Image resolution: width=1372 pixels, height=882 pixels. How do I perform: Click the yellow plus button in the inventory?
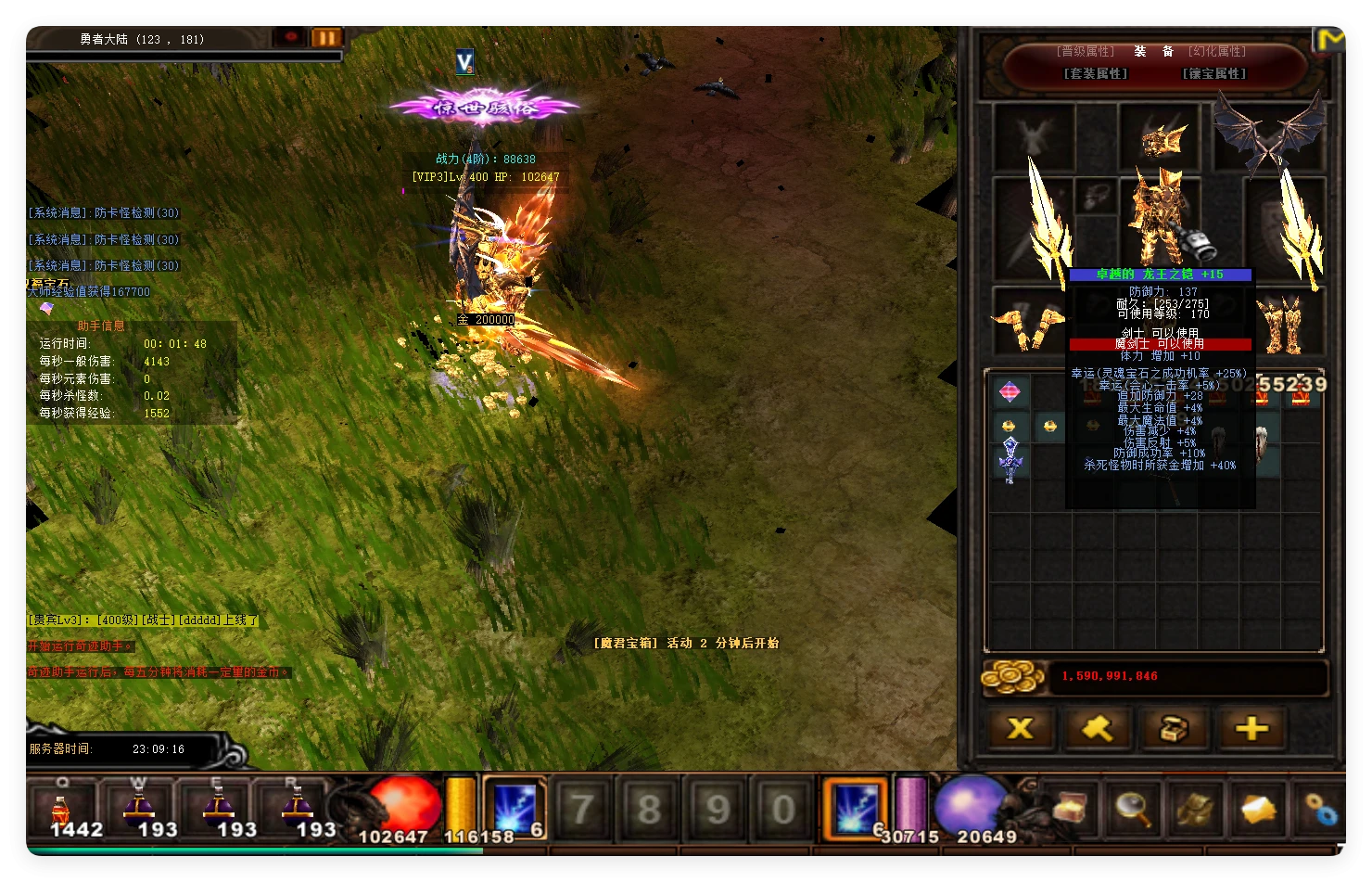tap(1251, 729)
